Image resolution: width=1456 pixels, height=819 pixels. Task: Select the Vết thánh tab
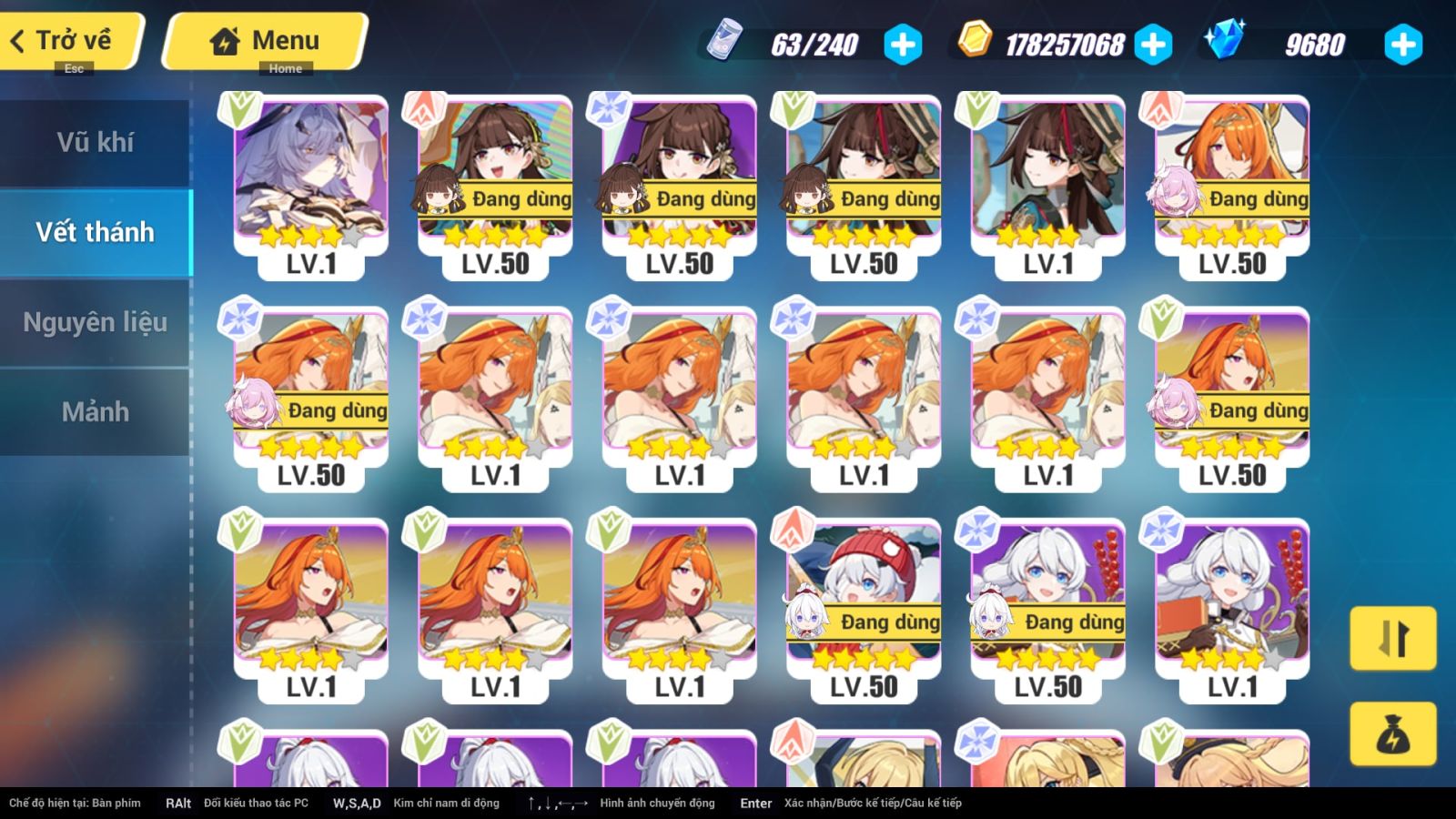click(95, 232)
